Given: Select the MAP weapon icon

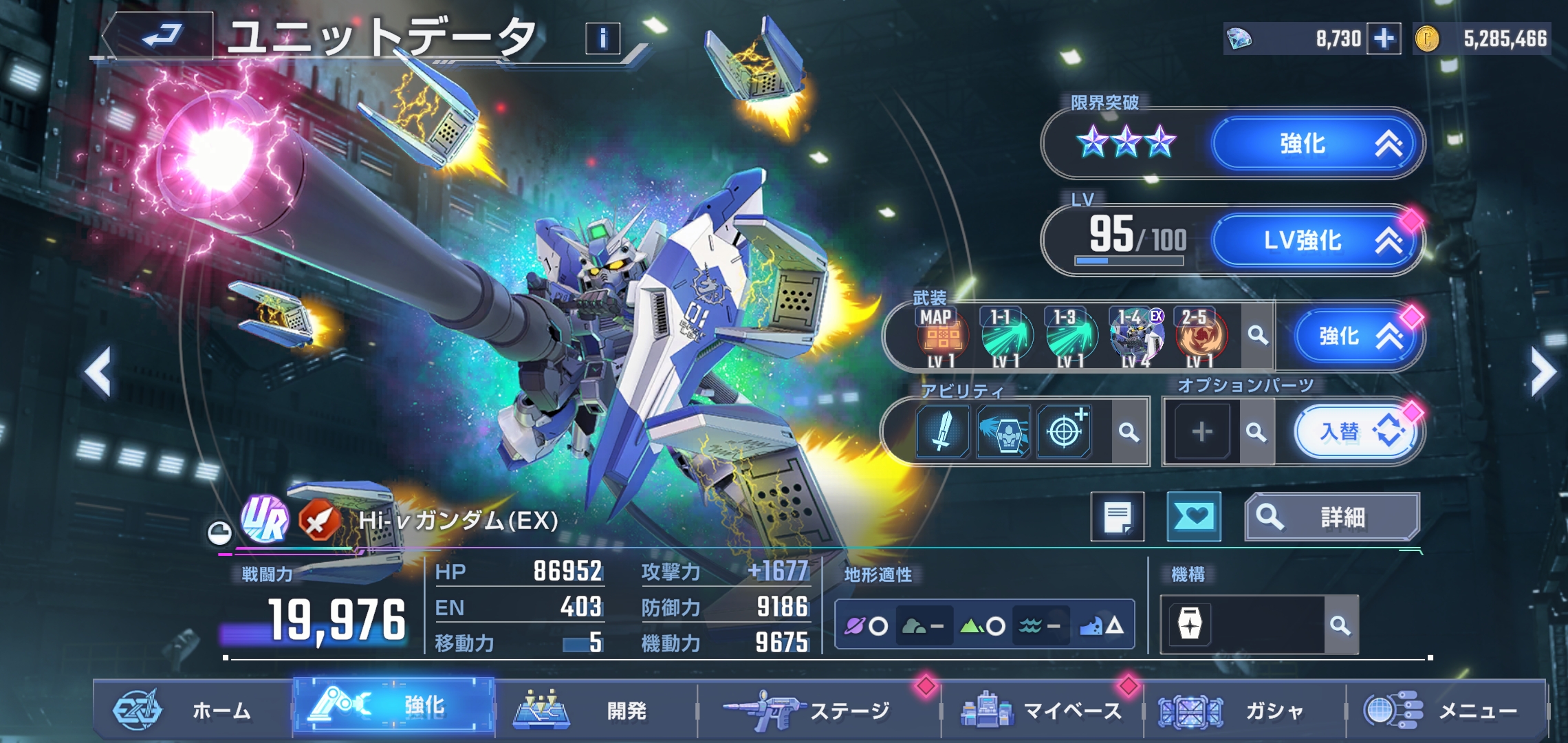Looking at the screenshot, I should 941,337.
